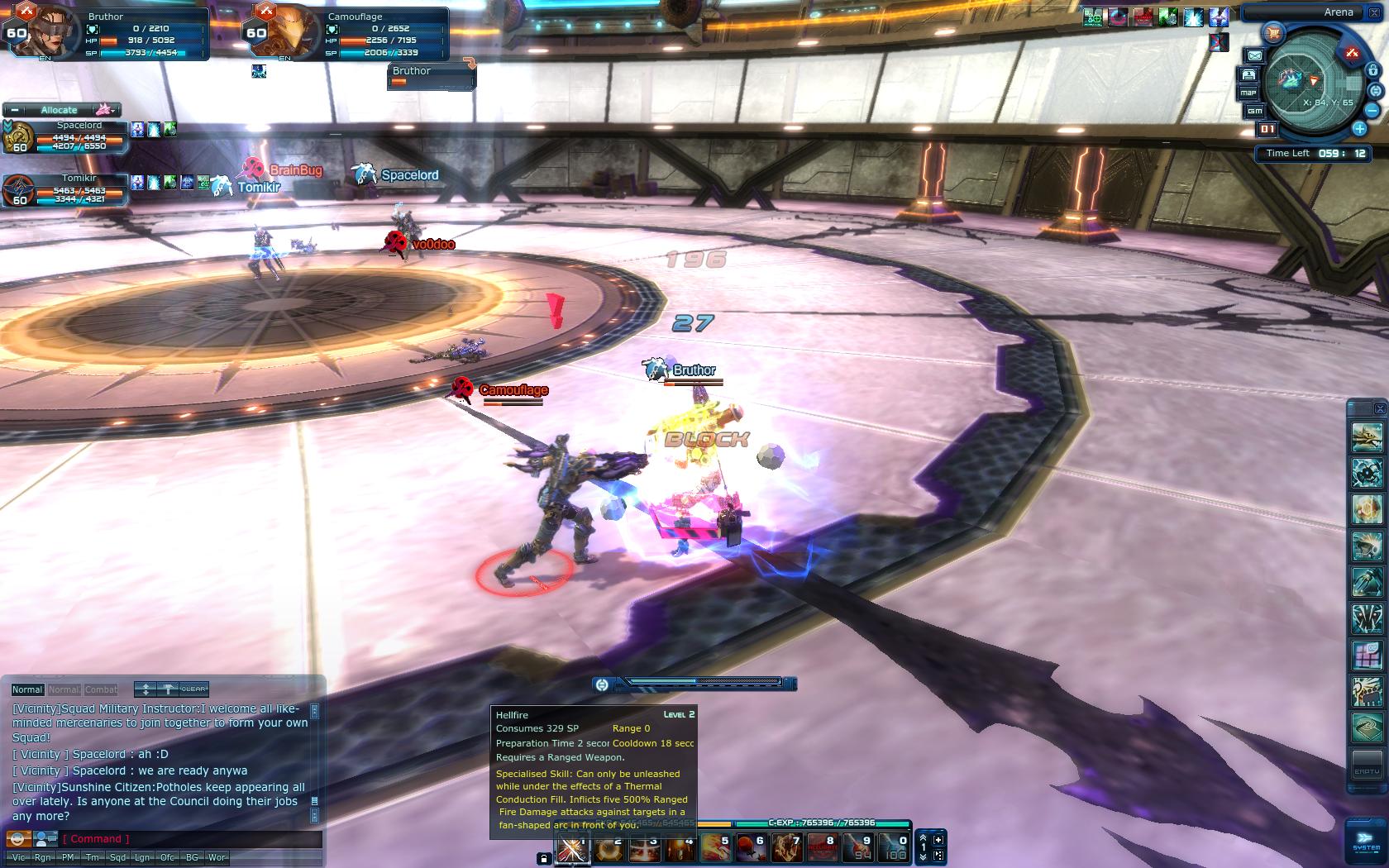Clear the chat log with CLEAR button

point(193,689)
